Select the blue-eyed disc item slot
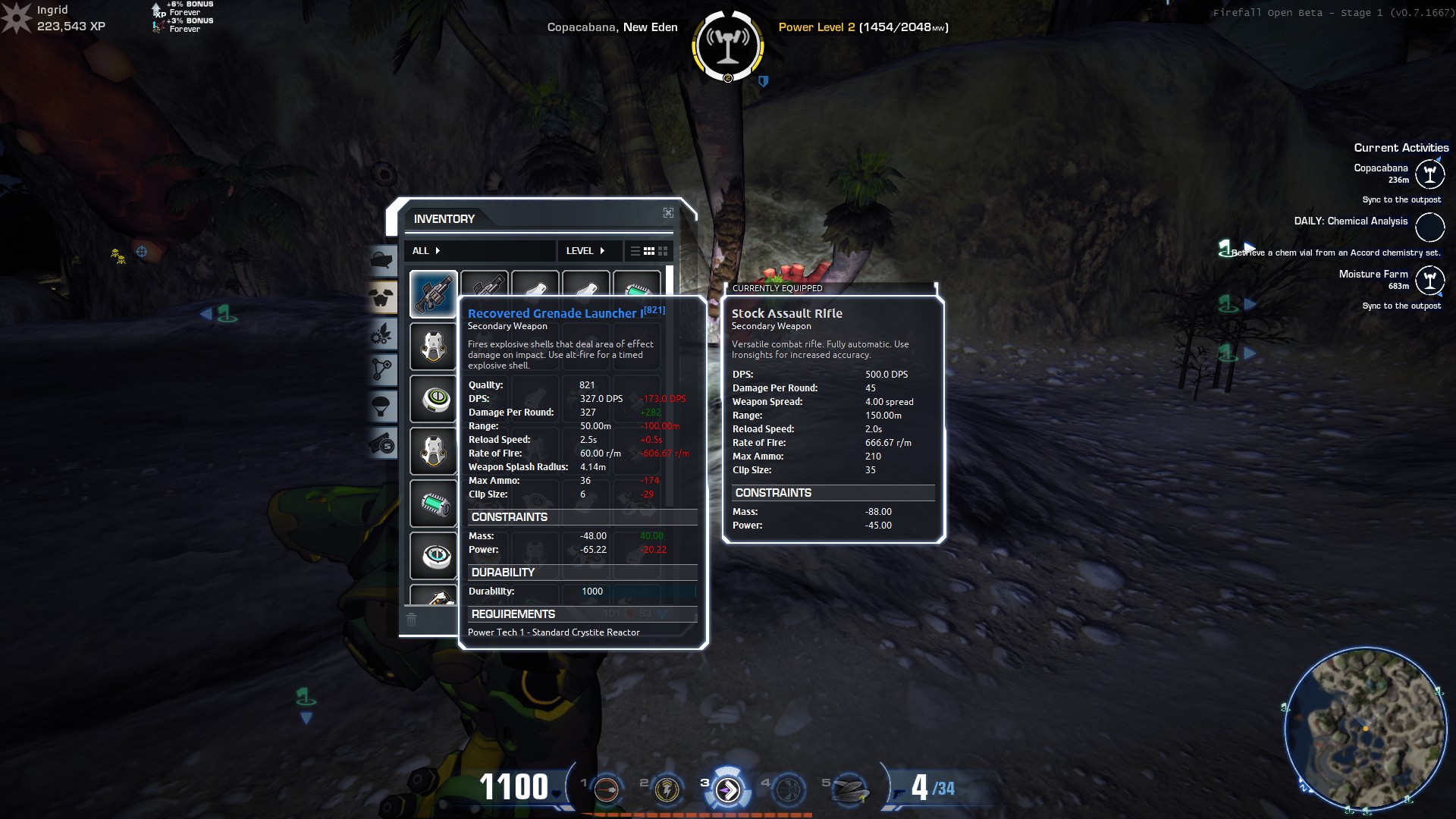 pyautogui.click(x=433, y=556)
